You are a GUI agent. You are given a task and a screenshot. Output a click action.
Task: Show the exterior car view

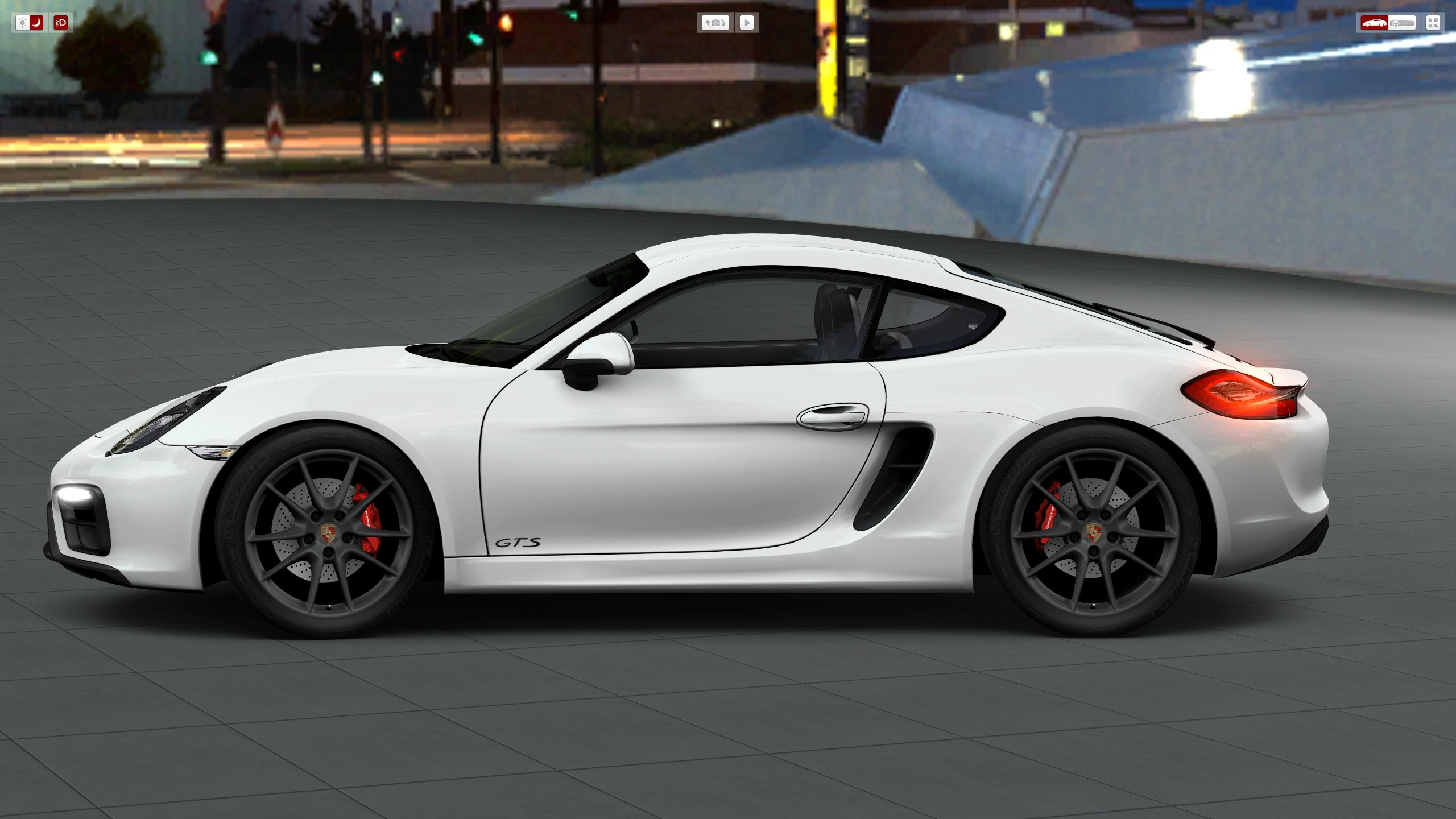(1374, 23)
